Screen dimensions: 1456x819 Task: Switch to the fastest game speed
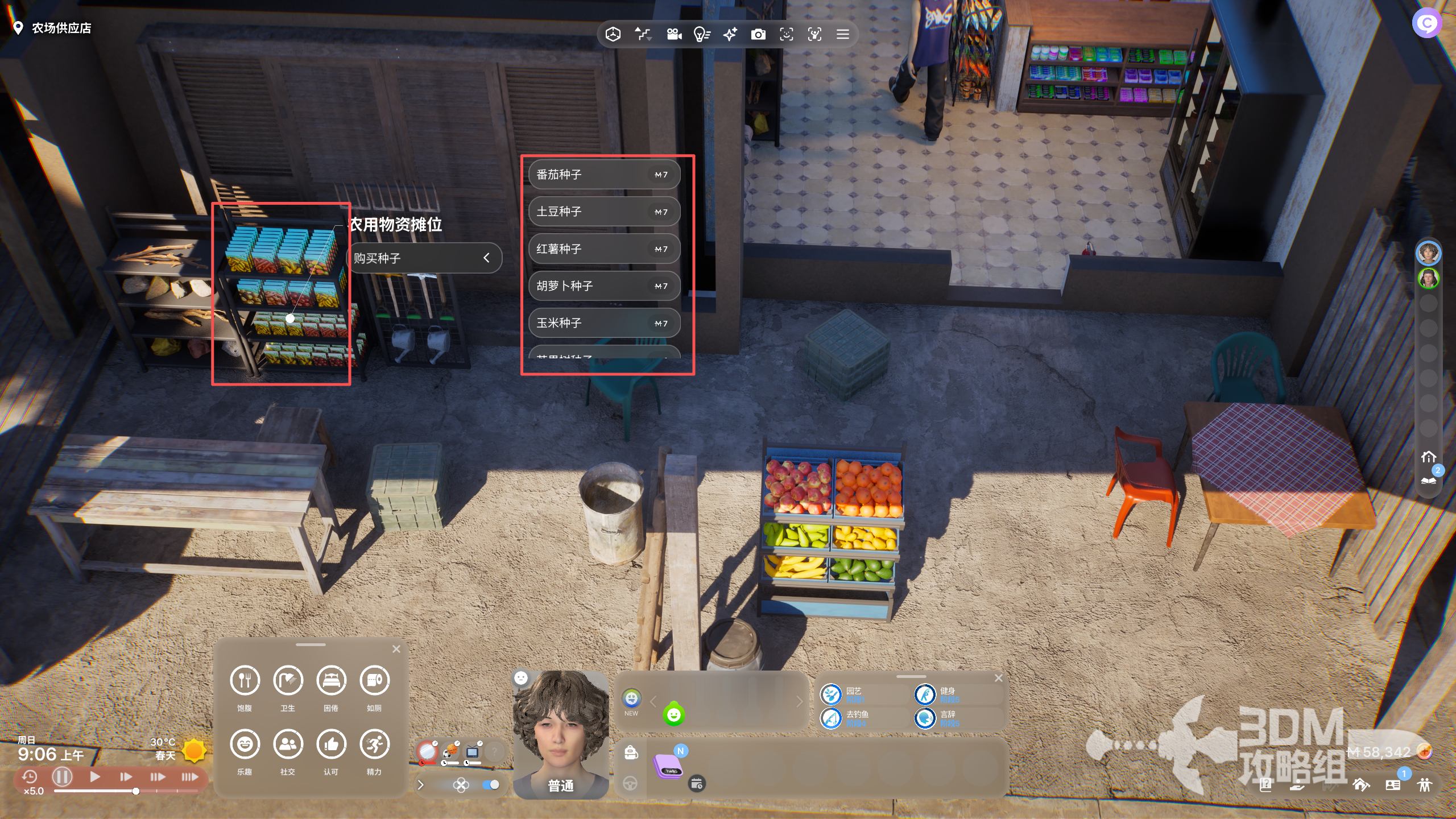(x=189, y=776)
